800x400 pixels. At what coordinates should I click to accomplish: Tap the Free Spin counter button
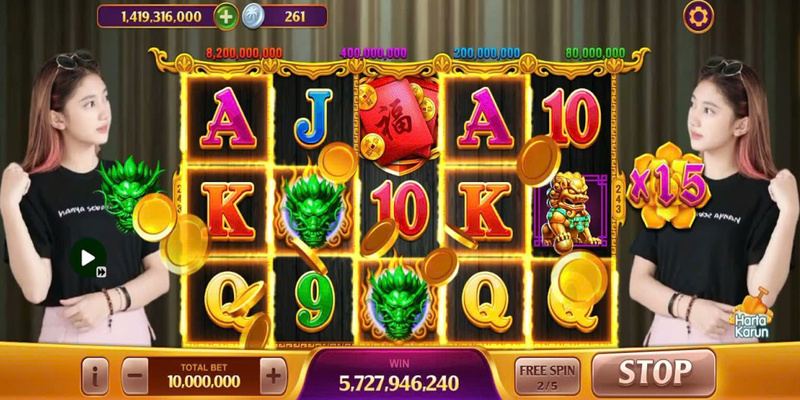[547, 374]
